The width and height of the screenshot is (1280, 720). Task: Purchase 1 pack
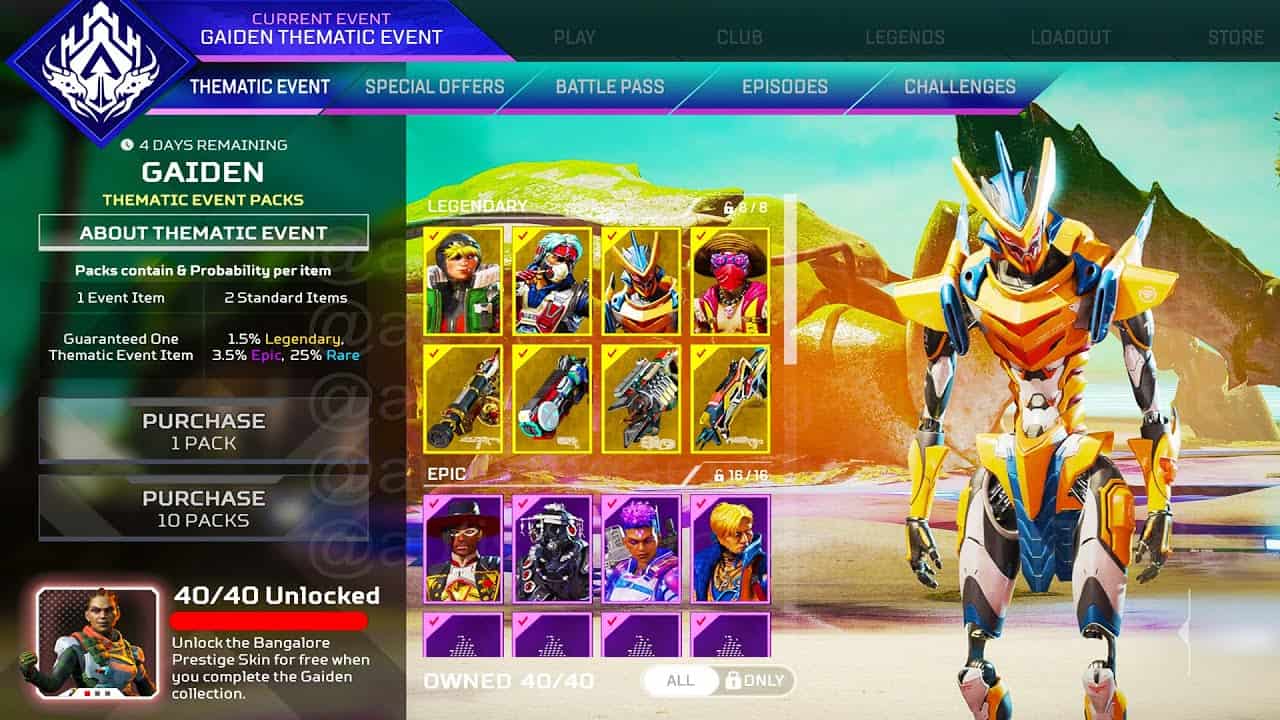point(203,430)
